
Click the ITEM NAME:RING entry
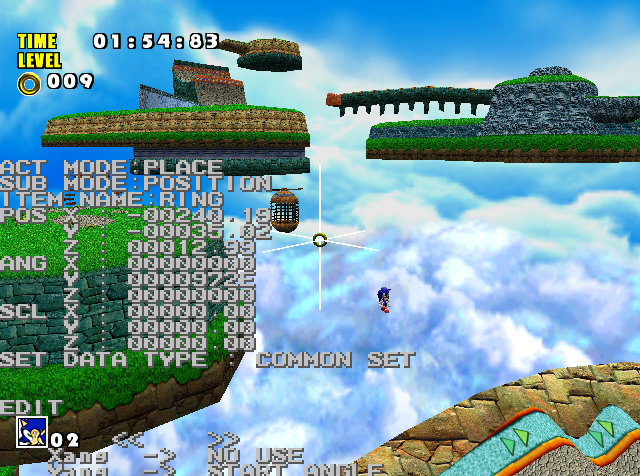coord(112,199)
